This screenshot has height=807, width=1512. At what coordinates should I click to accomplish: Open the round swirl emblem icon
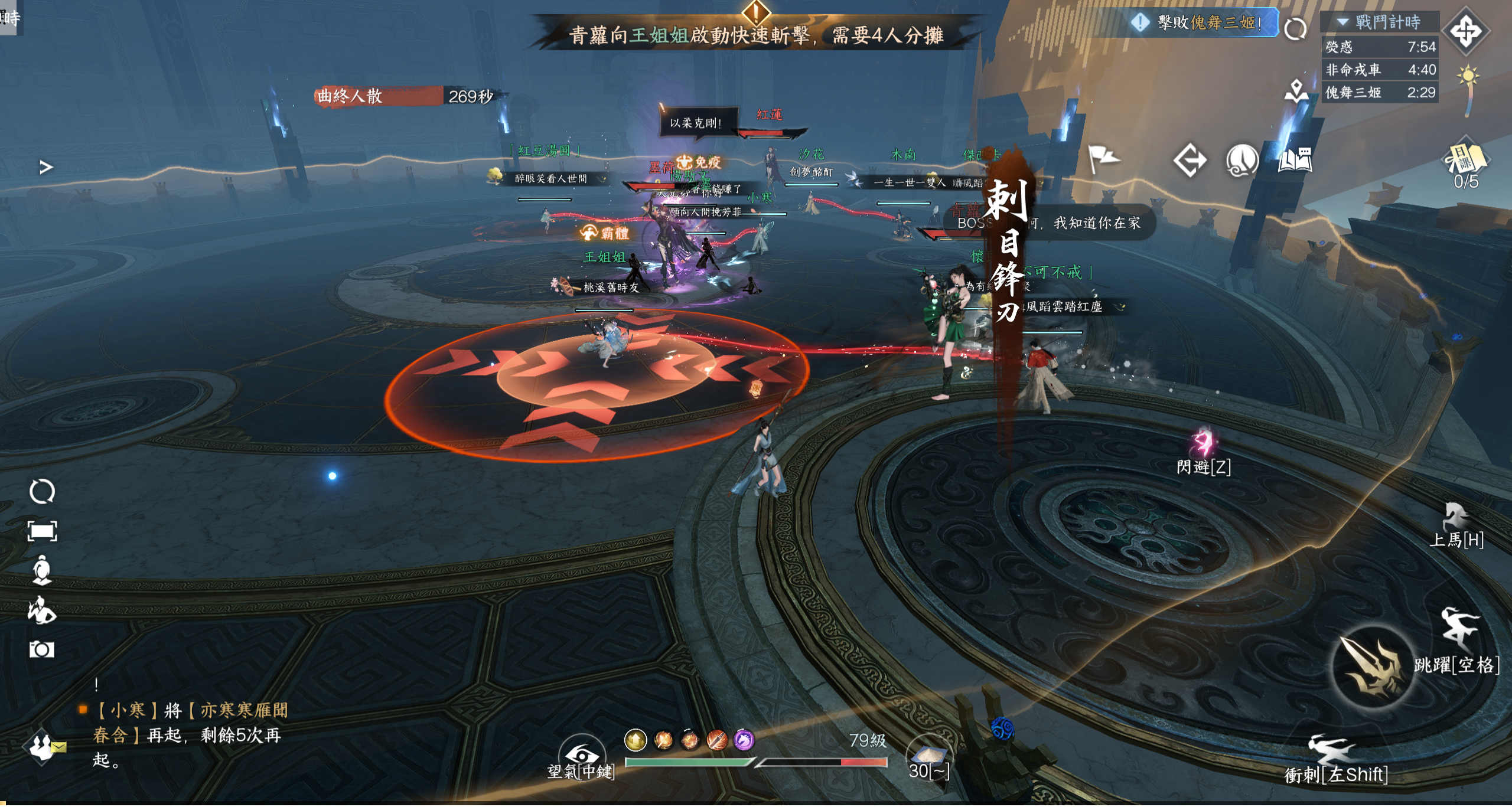tap(1243, 160)
